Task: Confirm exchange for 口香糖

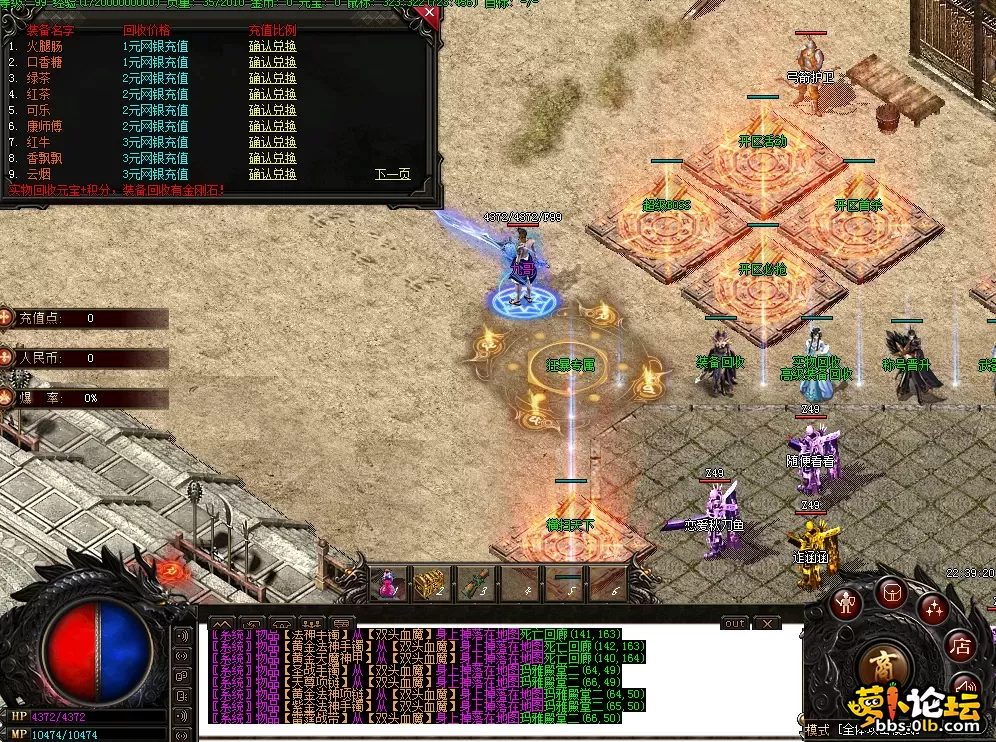Action: [x=272, y=62]
